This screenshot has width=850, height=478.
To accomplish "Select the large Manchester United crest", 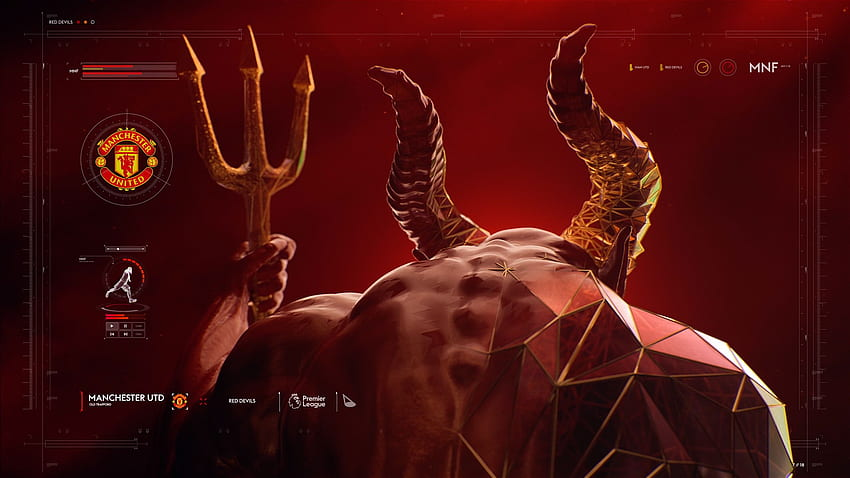I will [125, 159].
